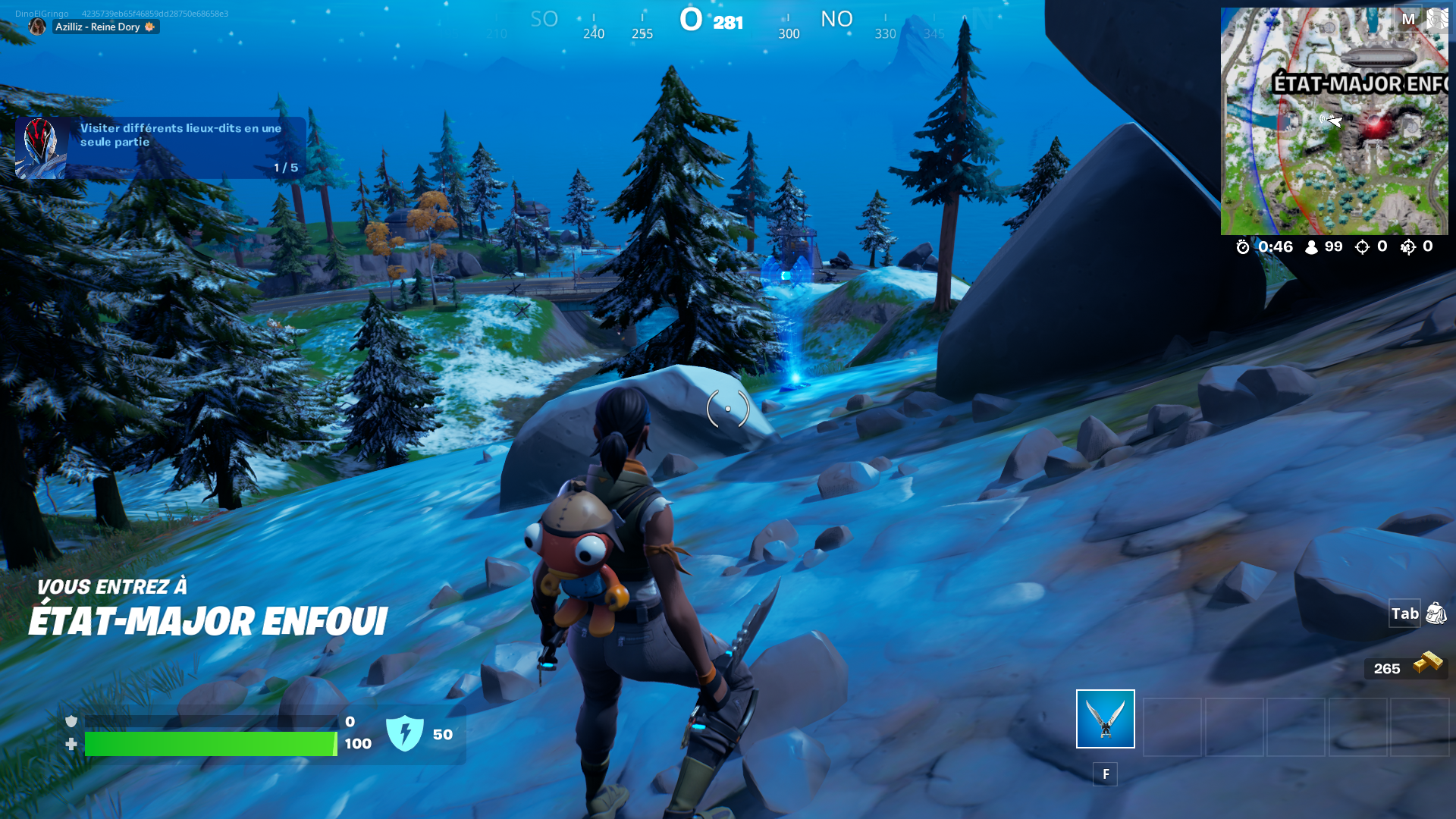Click the squad eliminations icon

click(x=1409, y=246)
